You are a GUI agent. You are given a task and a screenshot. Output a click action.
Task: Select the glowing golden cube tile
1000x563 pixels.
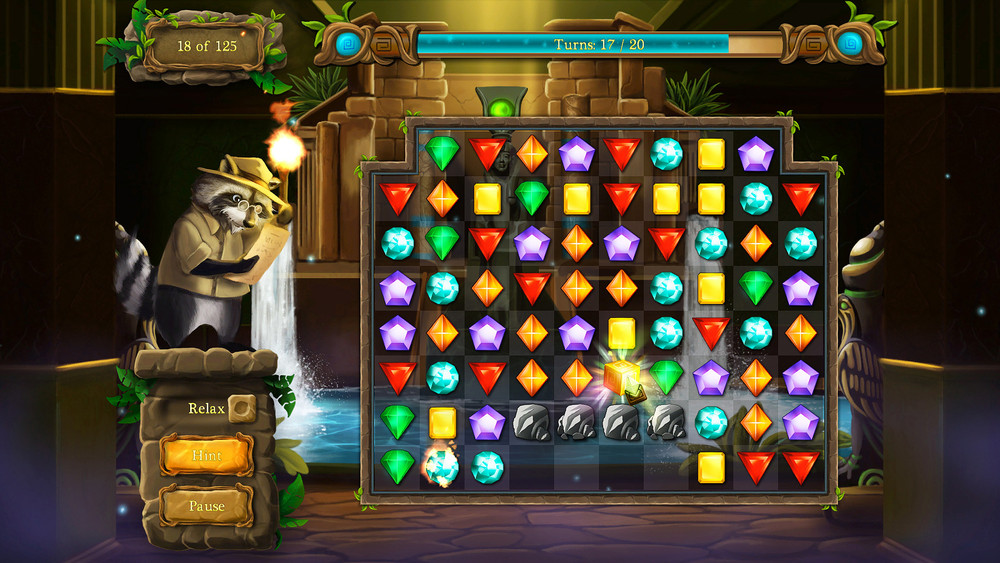pyautogui.click(x=621, y=376)
